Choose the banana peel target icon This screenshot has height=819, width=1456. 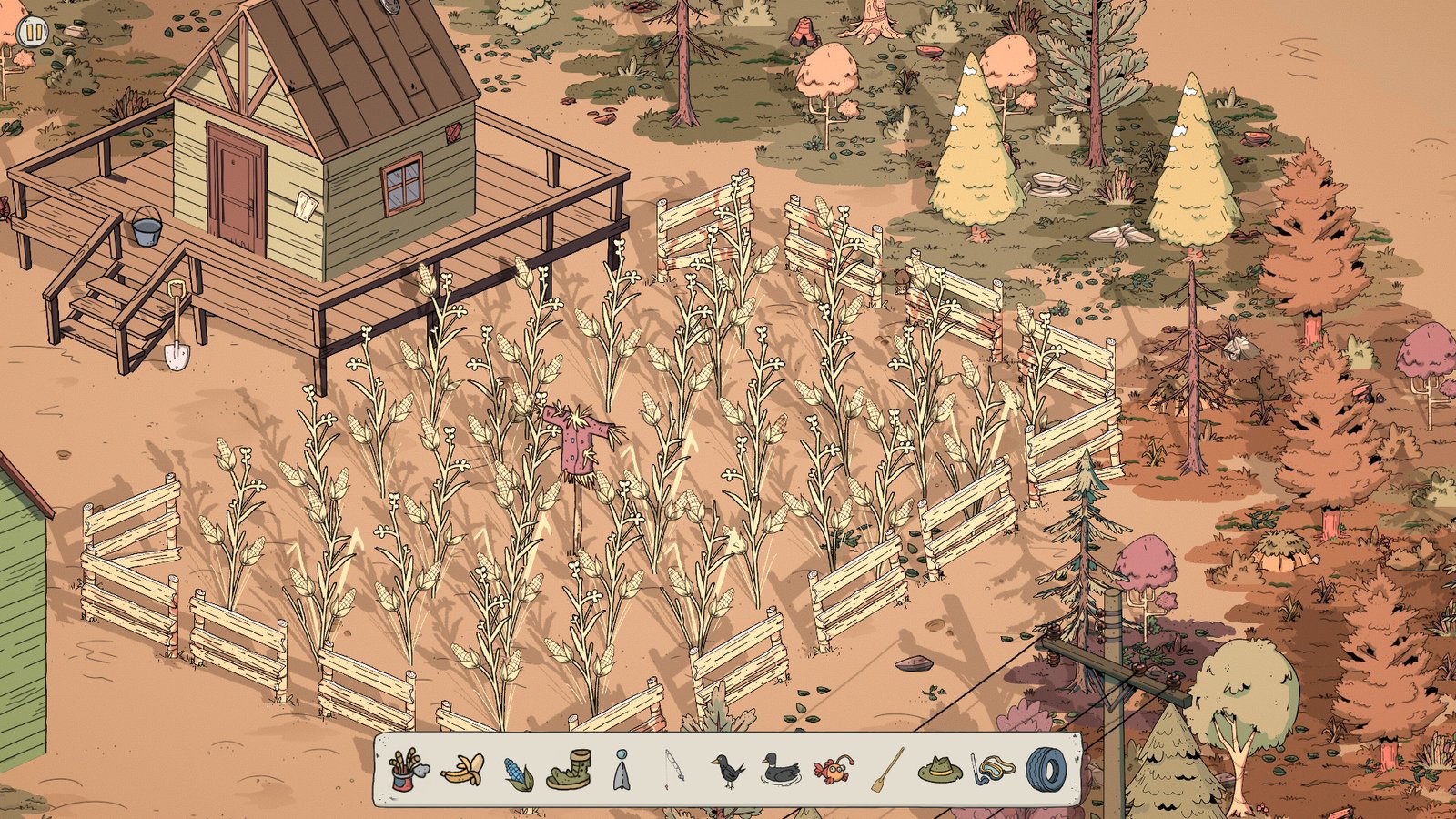pos(462,772)
